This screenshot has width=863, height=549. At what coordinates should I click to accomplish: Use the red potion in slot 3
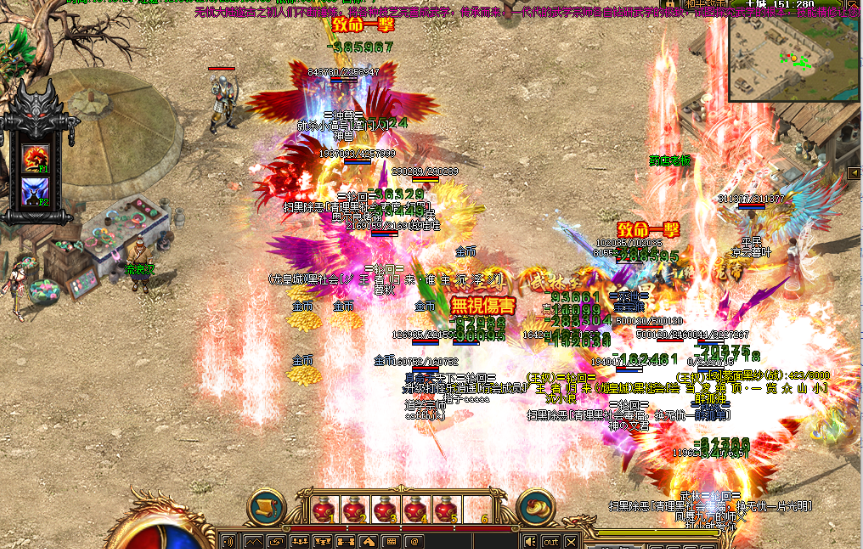pos(383,511)
